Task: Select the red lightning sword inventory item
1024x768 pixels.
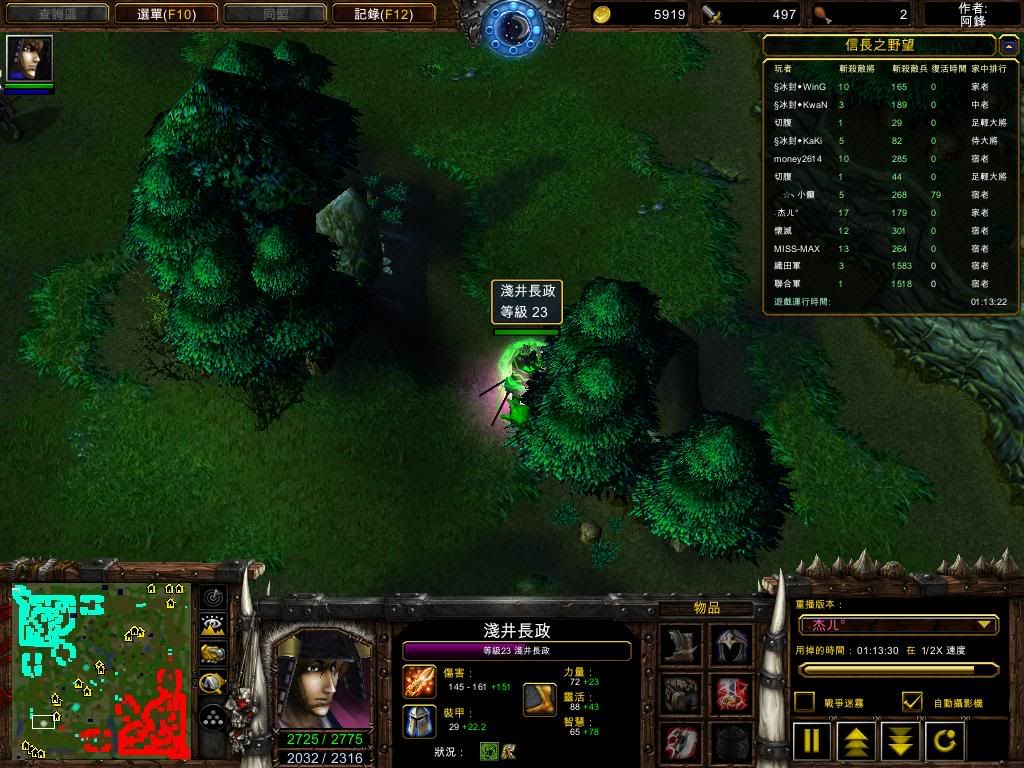Action: click(x=731, y=693)
